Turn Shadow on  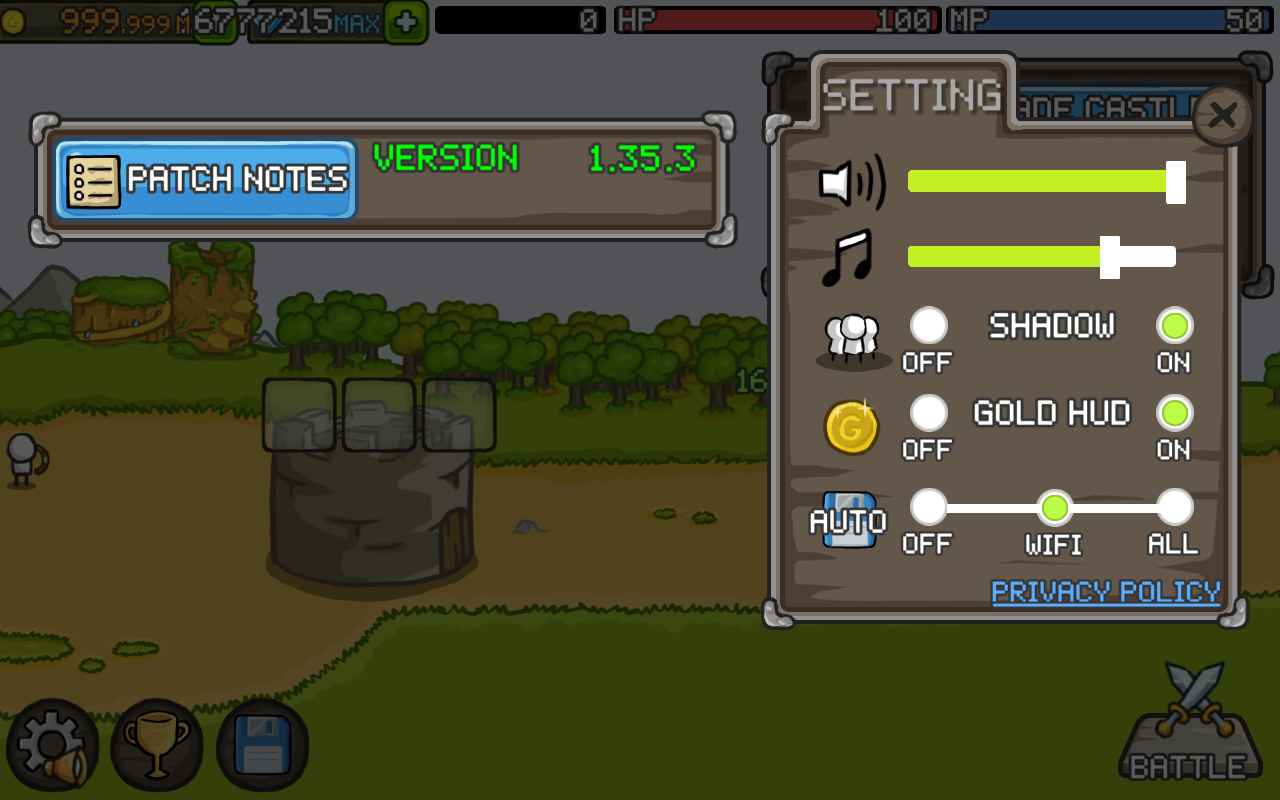pyautogui.click(x=1174, y=326)
